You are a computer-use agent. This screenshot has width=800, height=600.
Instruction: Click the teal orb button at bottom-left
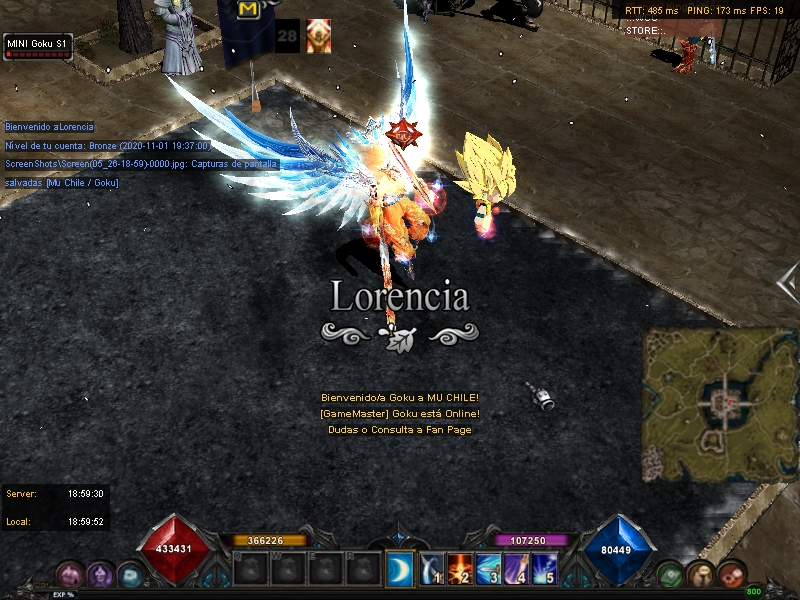pyautogui.click(x=130, y=575)
